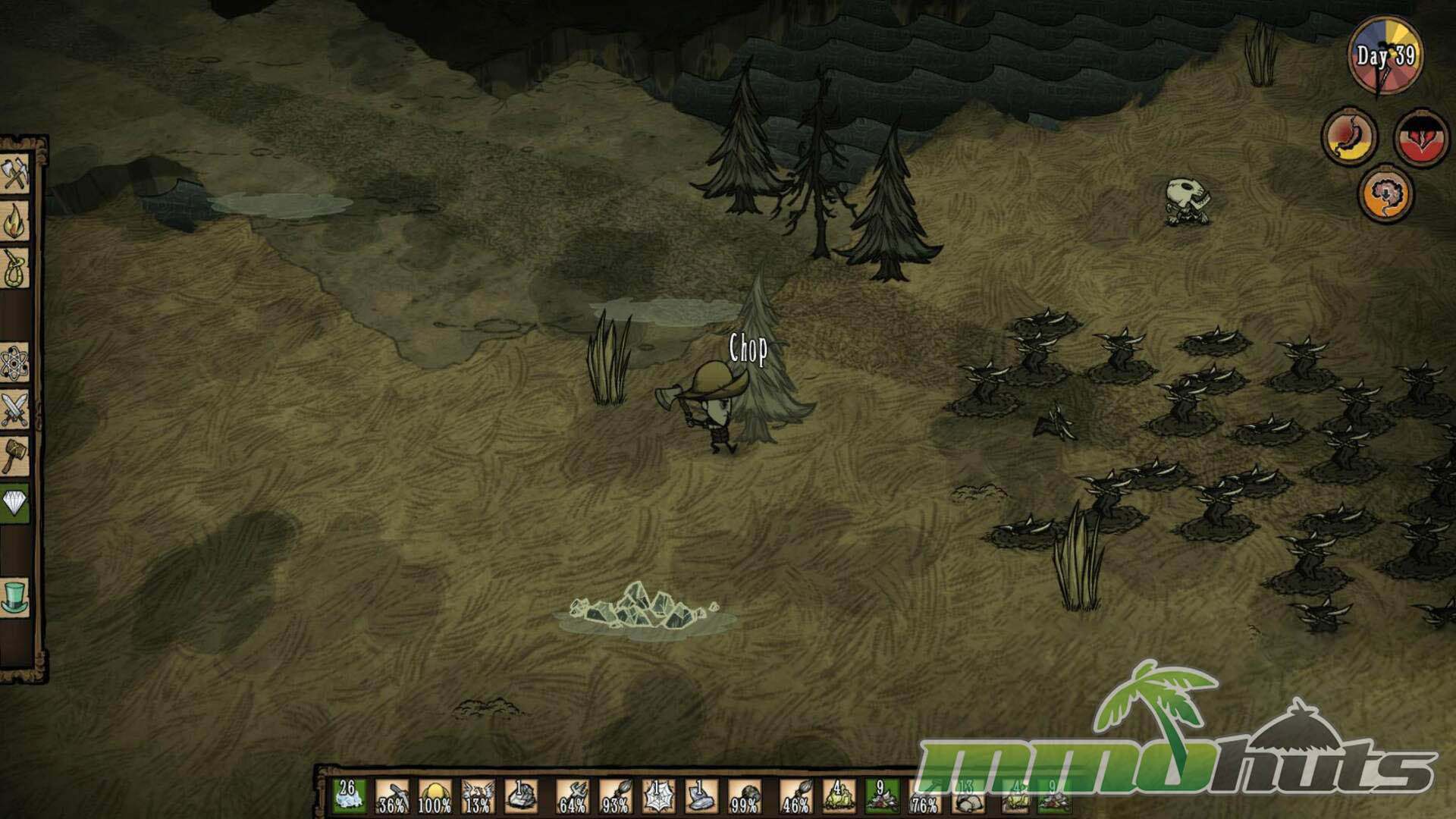1456x819 pixels.
Task: Select the Refine tab with diamond icon
Action: pos(15,502)
